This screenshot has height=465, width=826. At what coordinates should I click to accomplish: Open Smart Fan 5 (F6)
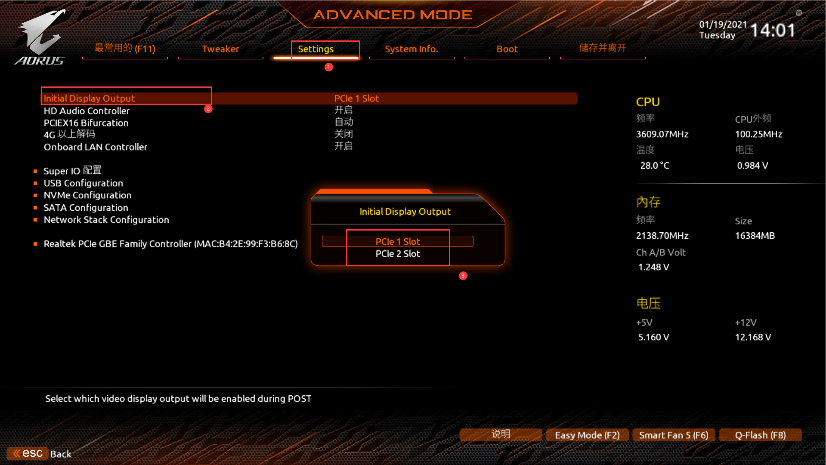tap(674, 435)
